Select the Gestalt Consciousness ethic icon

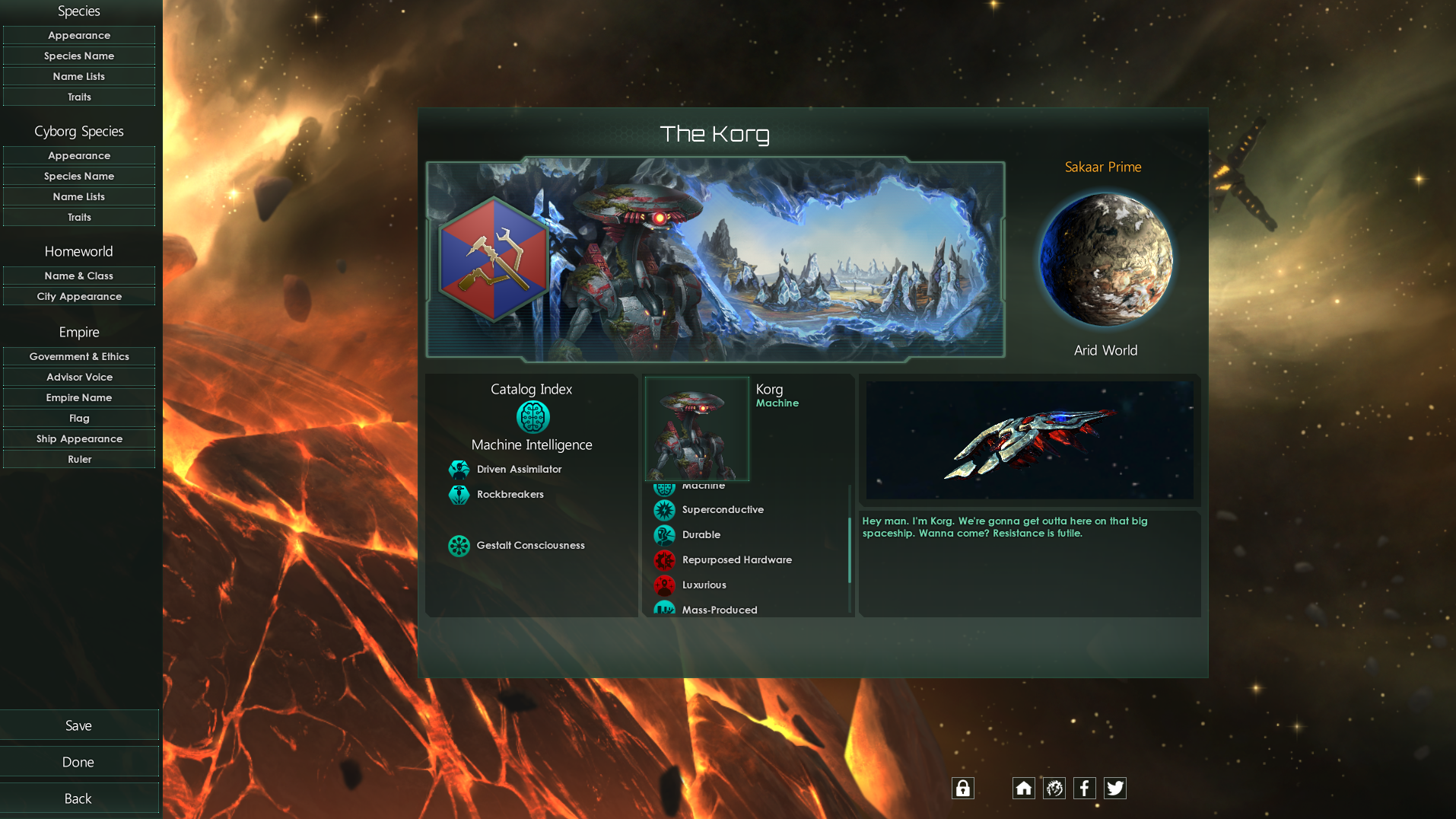click(x=459, y=546)
